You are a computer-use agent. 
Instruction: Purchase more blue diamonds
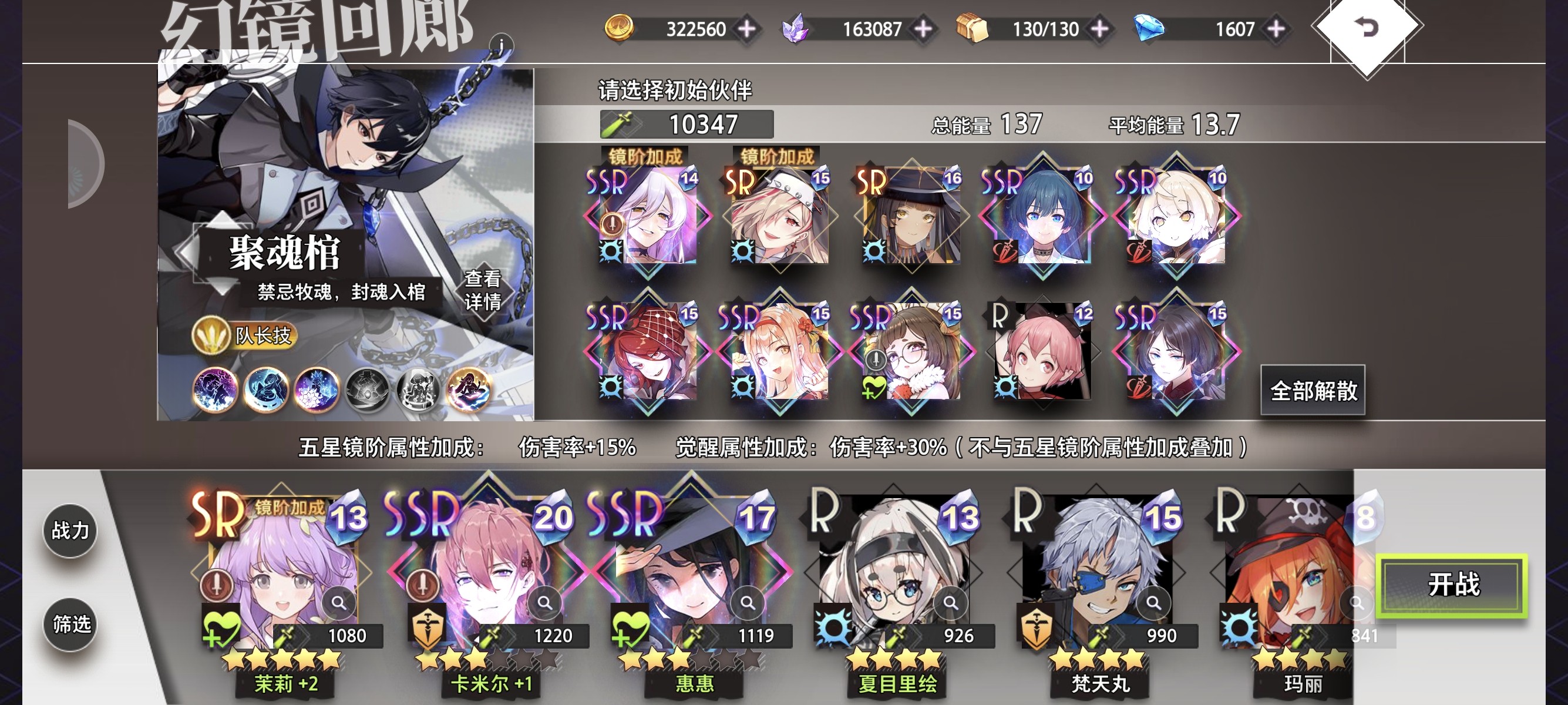tap(1276, 29)
